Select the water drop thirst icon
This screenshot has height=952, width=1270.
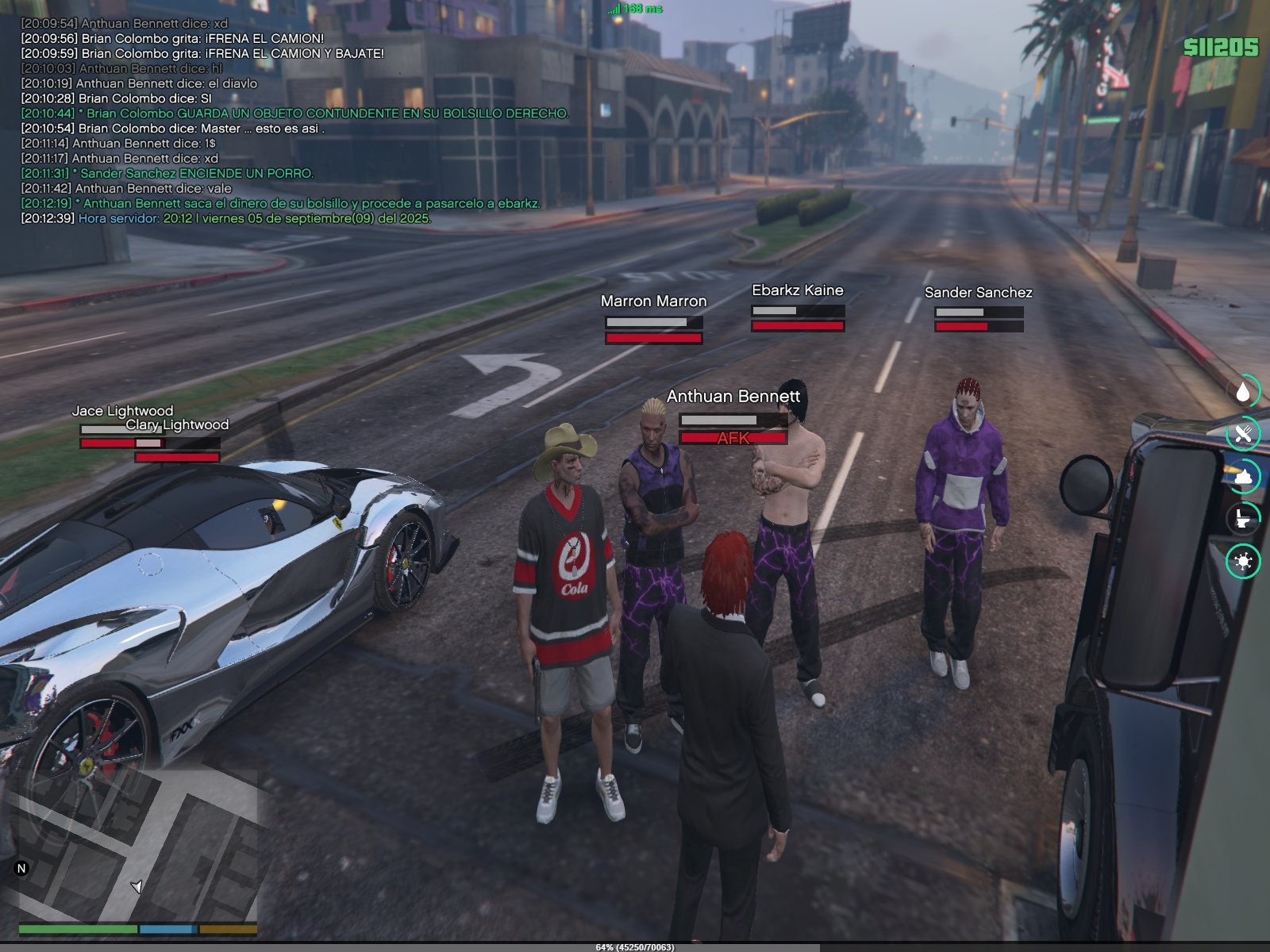tap(1243, 392)
